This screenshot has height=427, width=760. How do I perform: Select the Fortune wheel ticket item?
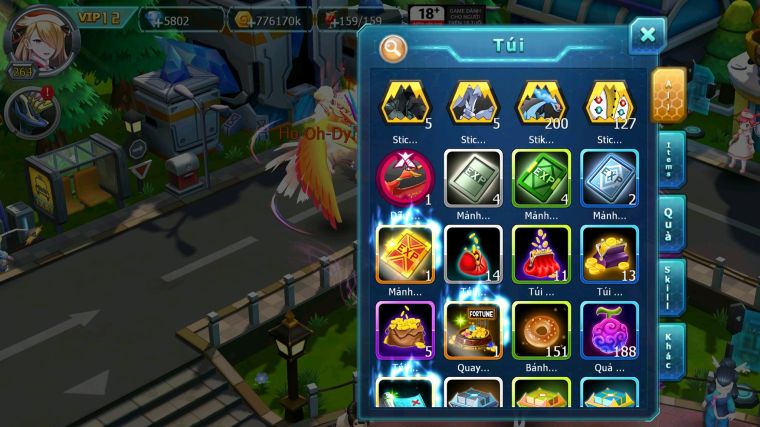coord(473,329)
